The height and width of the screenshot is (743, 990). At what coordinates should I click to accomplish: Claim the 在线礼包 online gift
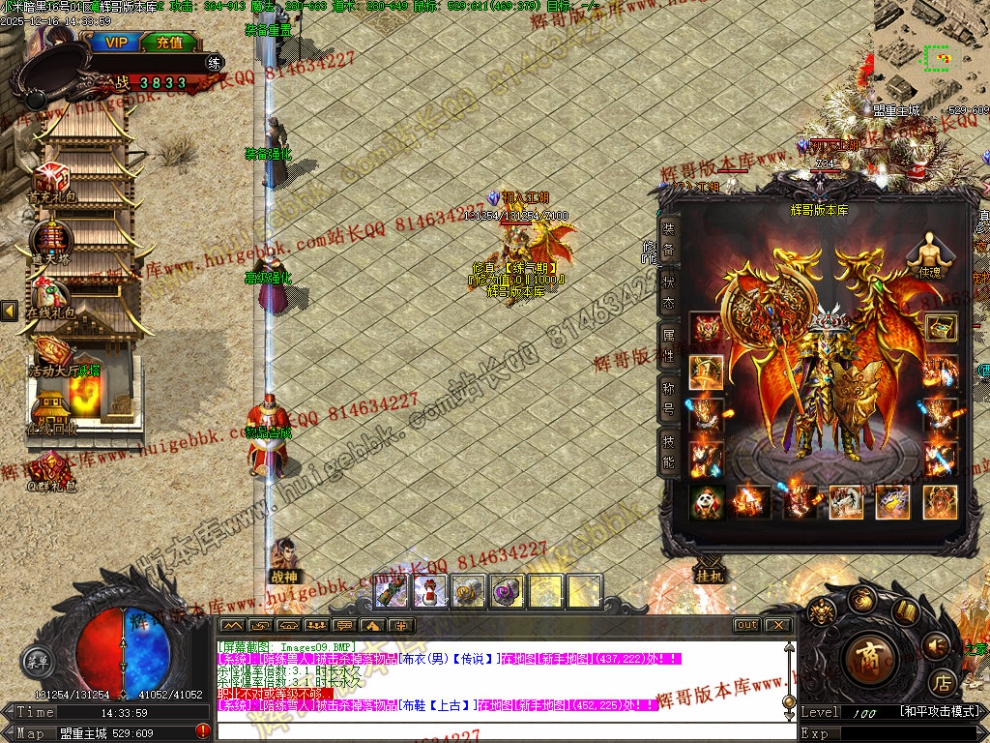(x=50, y=297)
